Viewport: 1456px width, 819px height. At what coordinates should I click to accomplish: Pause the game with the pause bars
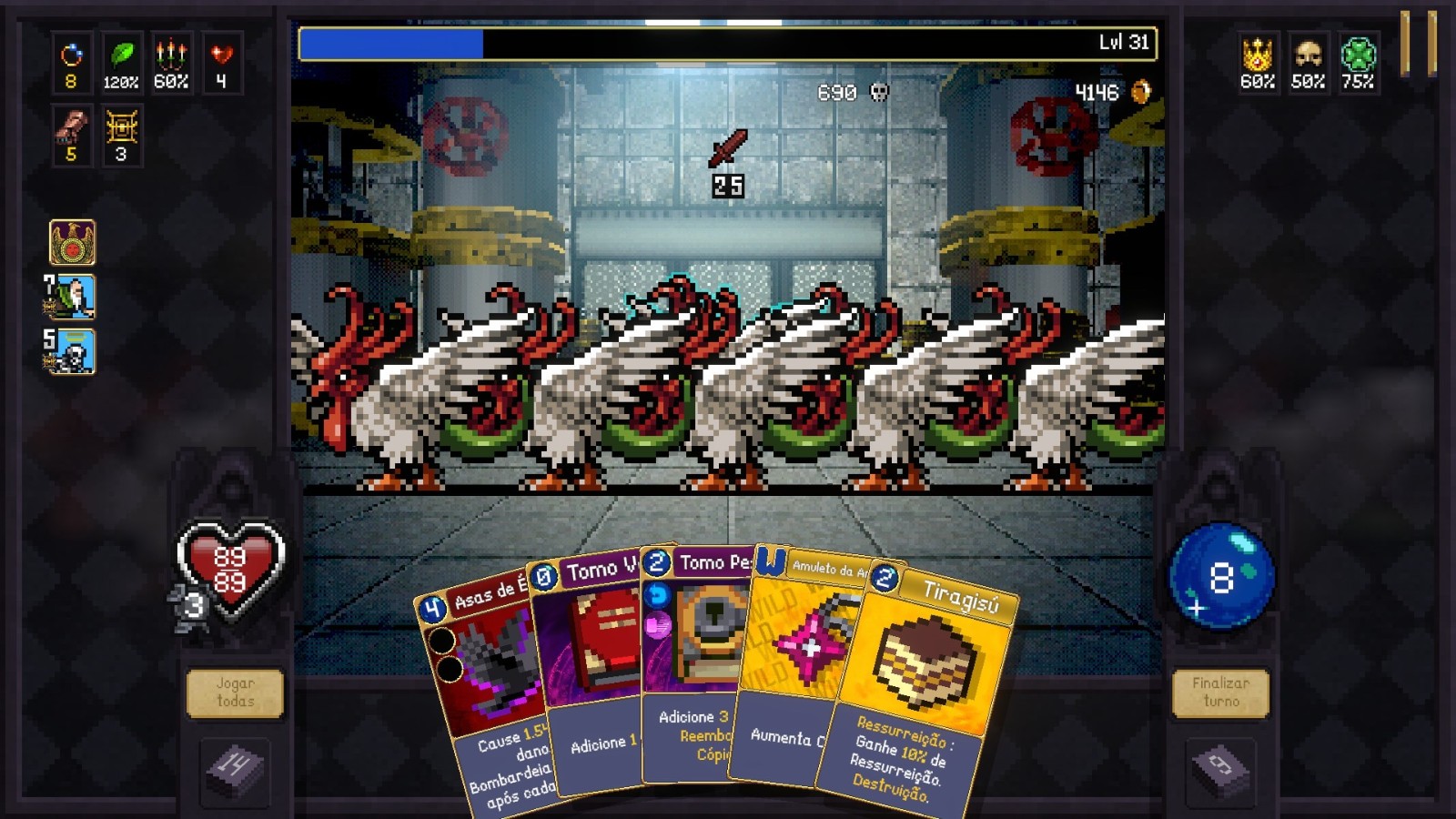point(1418,43)
